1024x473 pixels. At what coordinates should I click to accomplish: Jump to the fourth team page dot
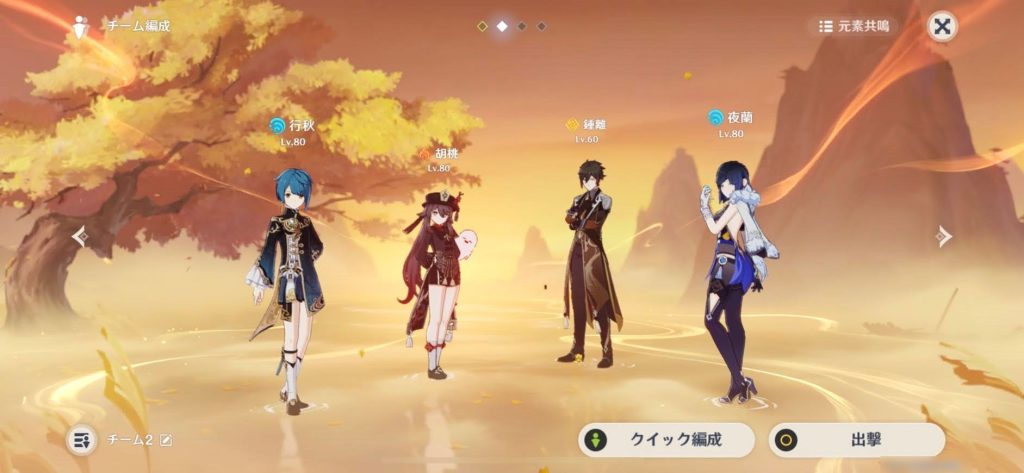542,26
